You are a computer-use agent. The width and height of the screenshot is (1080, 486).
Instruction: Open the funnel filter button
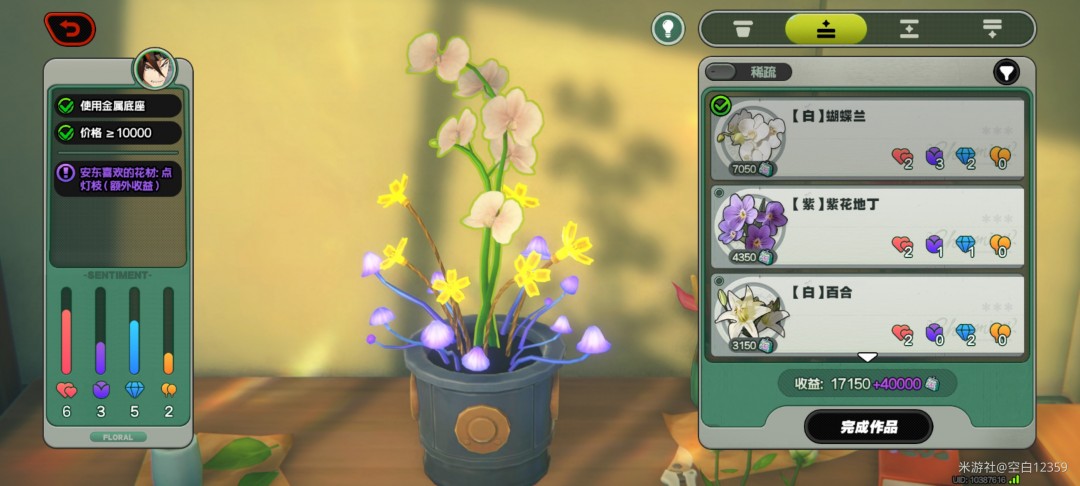(1006, 72)
